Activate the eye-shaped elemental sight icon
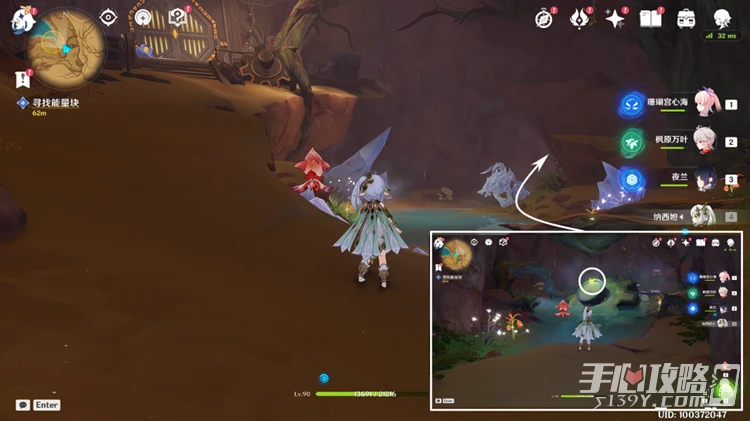750x421 pixels. pyautogui.click(x=108, y=17)
